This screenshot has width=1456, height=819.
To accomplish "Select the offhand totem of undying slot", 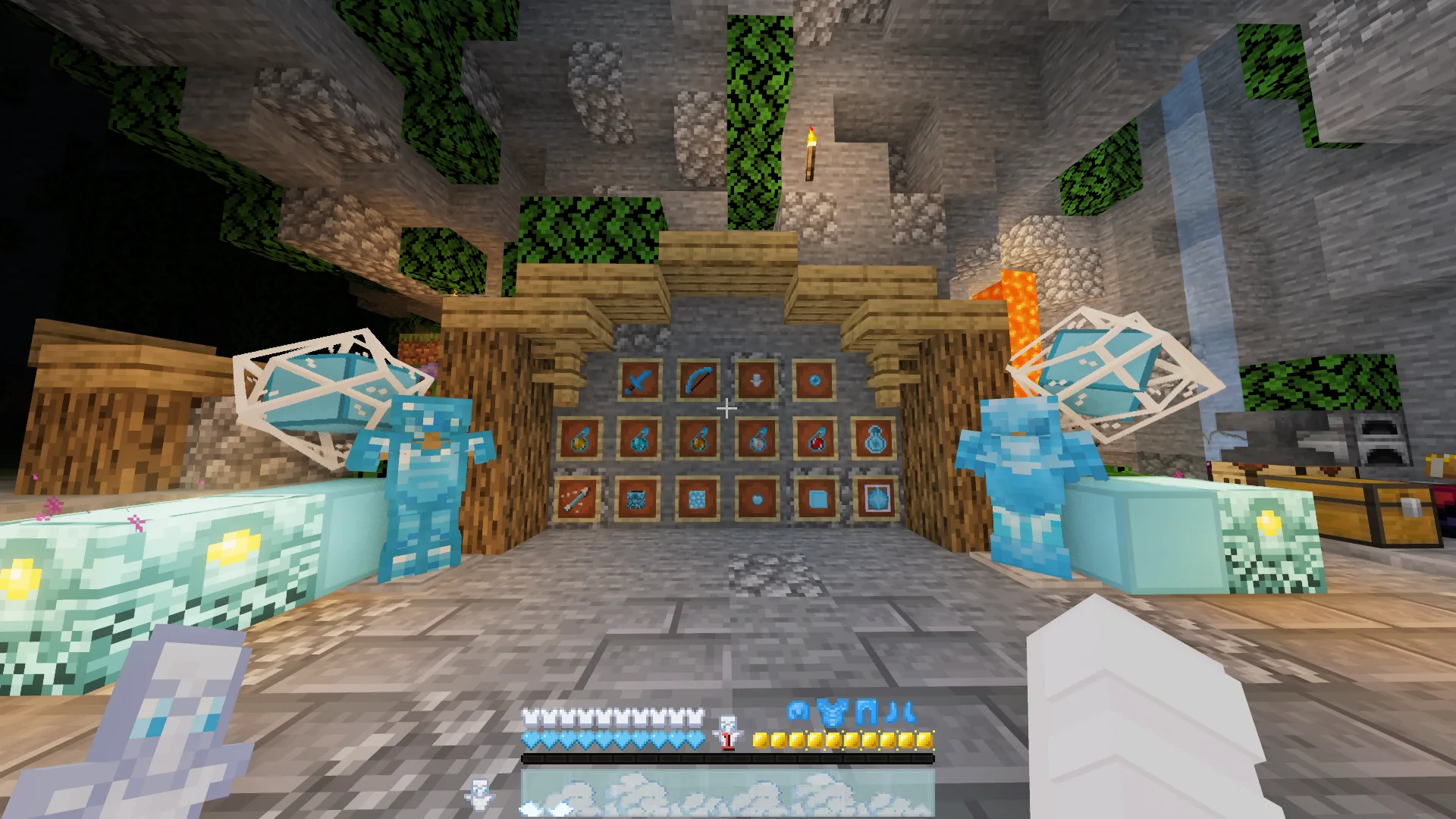I will [479, 793].
